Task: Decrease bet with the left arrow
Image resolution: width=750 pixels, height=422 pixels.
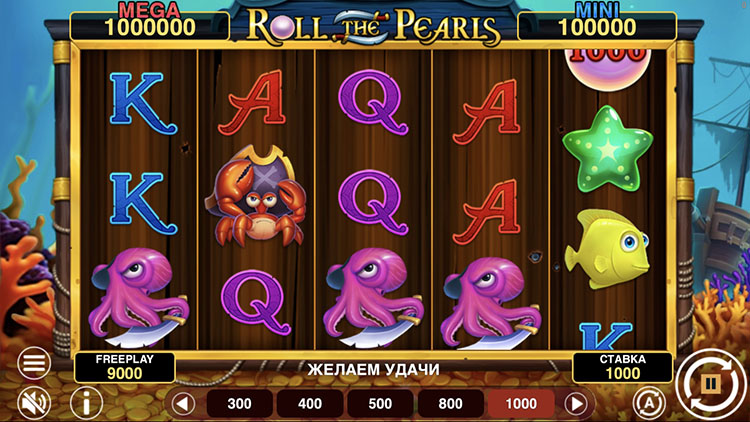Action: pos(182,404)
